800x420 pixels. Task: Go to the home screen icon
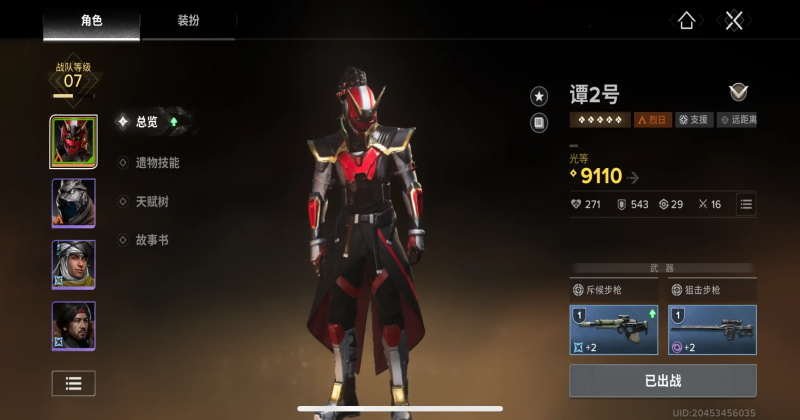click(686, 21)
